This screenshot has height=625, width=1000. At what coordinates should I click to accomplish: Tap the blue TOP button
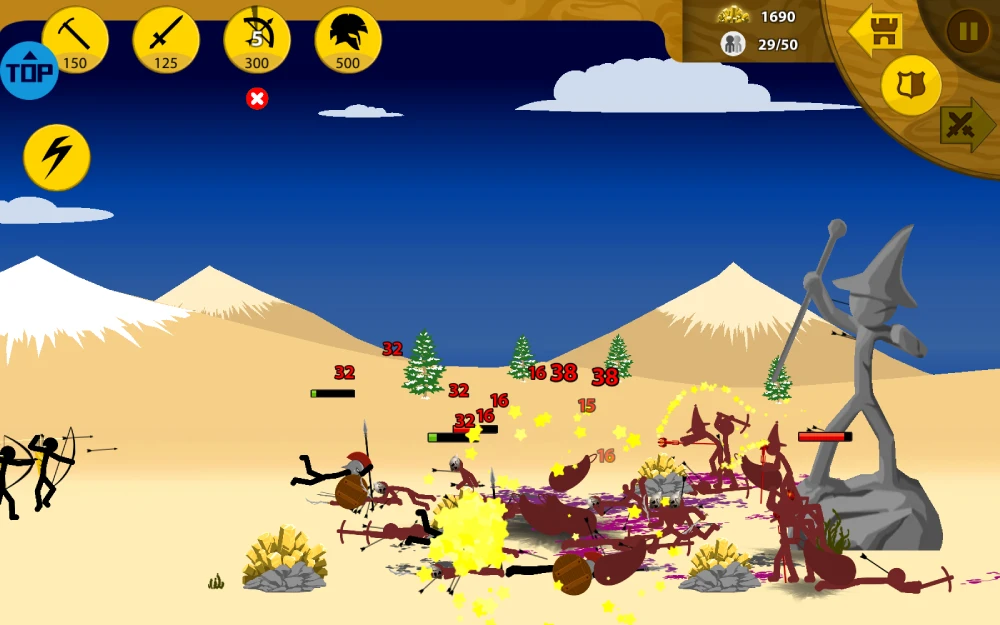click(x=29, y=71)
